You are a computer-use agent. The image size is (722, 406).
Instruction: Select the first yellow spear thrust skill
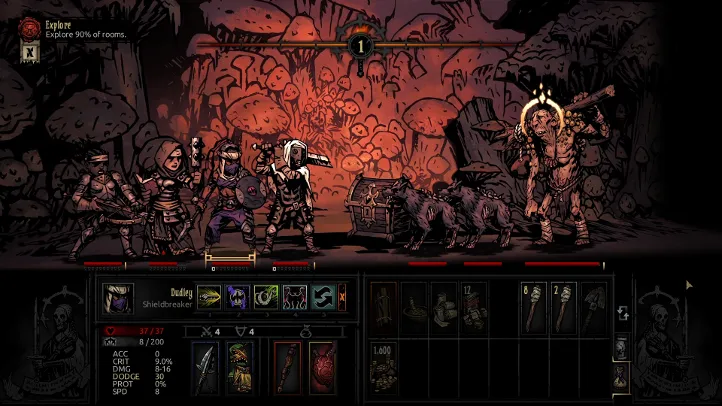coord(209,297)
